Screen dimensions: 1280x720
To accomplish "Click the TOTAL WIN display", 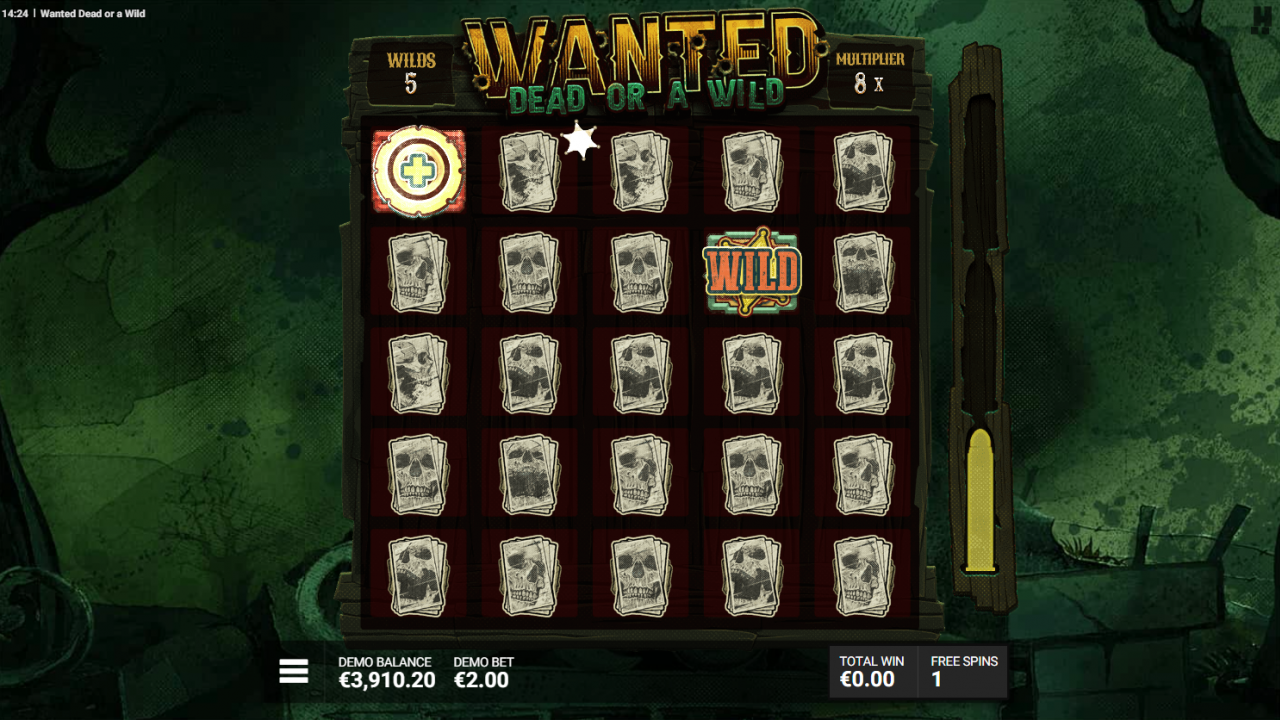I will point(870,671).
